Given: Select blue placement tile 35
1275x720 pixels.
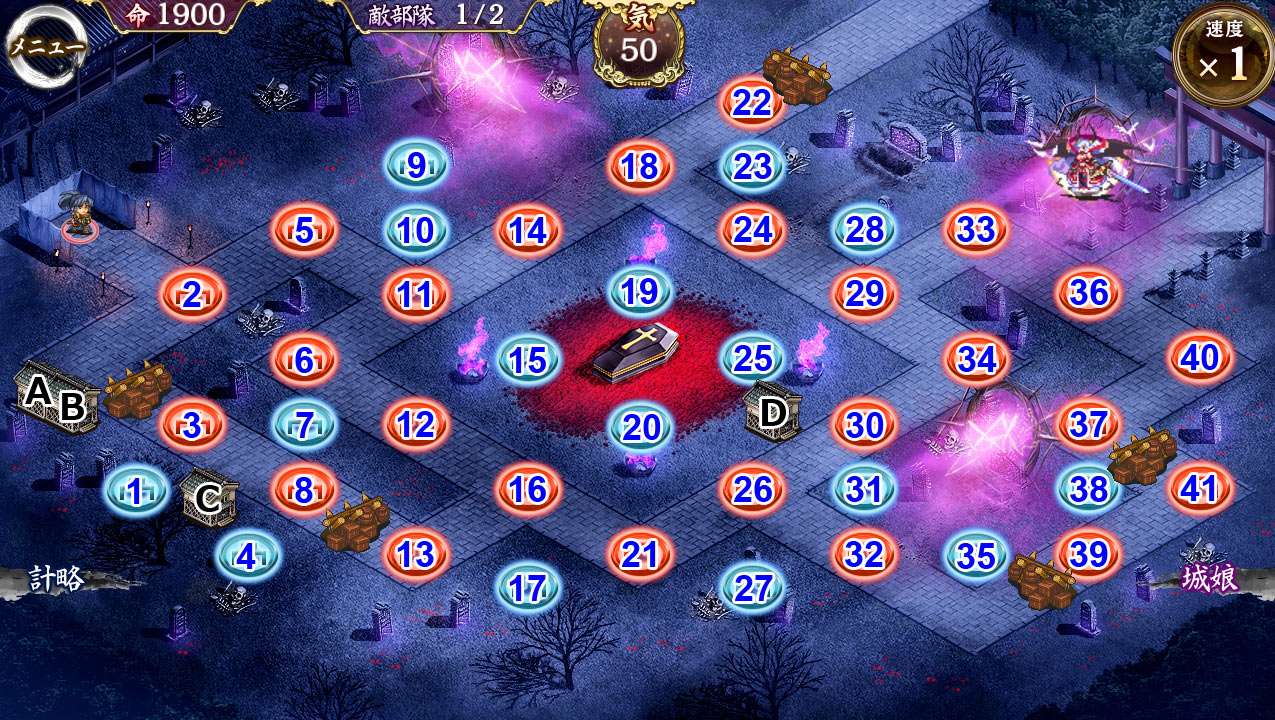Looking at the screenshot, I should [976, 555].
